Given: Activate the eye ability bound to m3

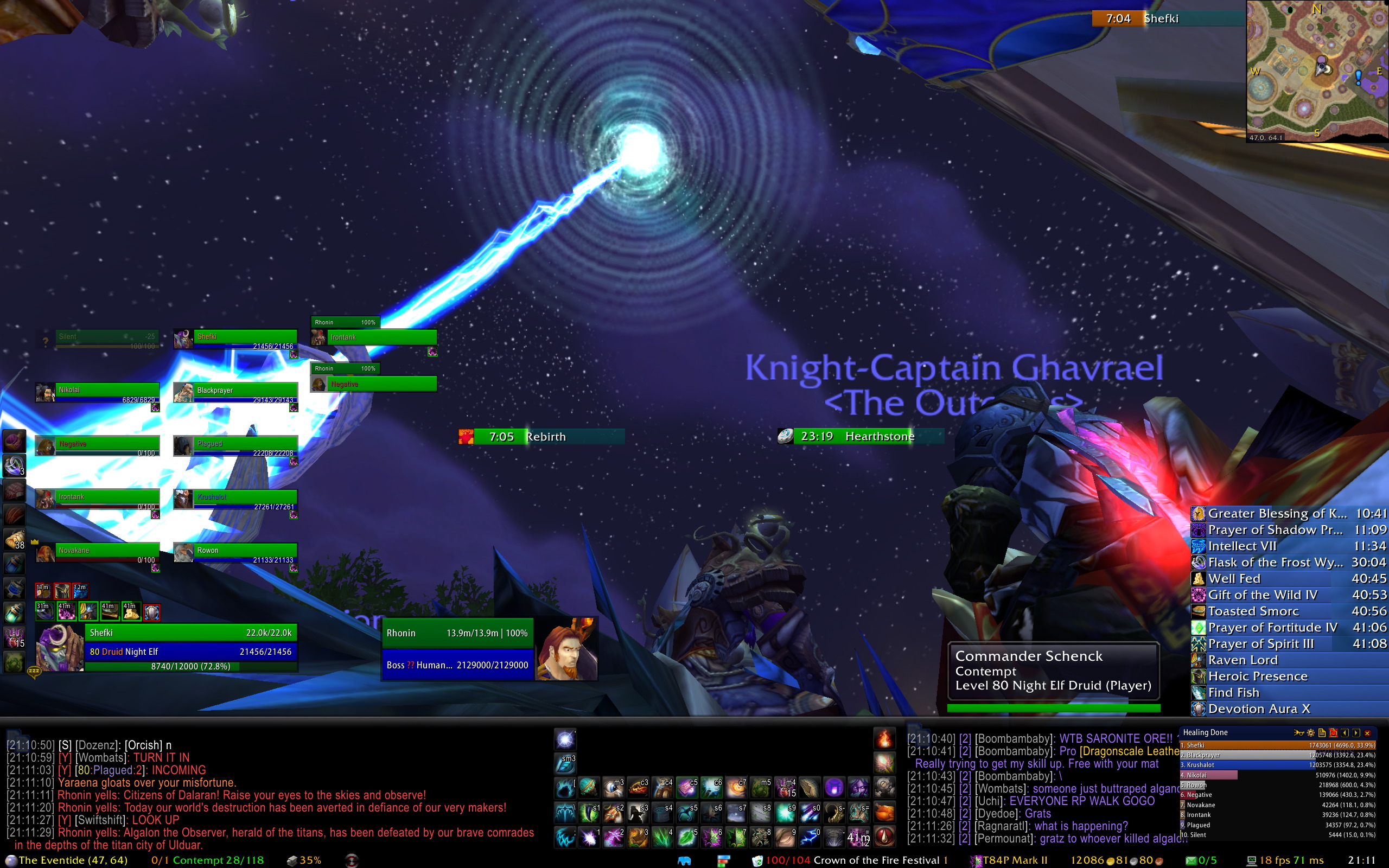Looking at the screenshot, I should pos(613,788).
